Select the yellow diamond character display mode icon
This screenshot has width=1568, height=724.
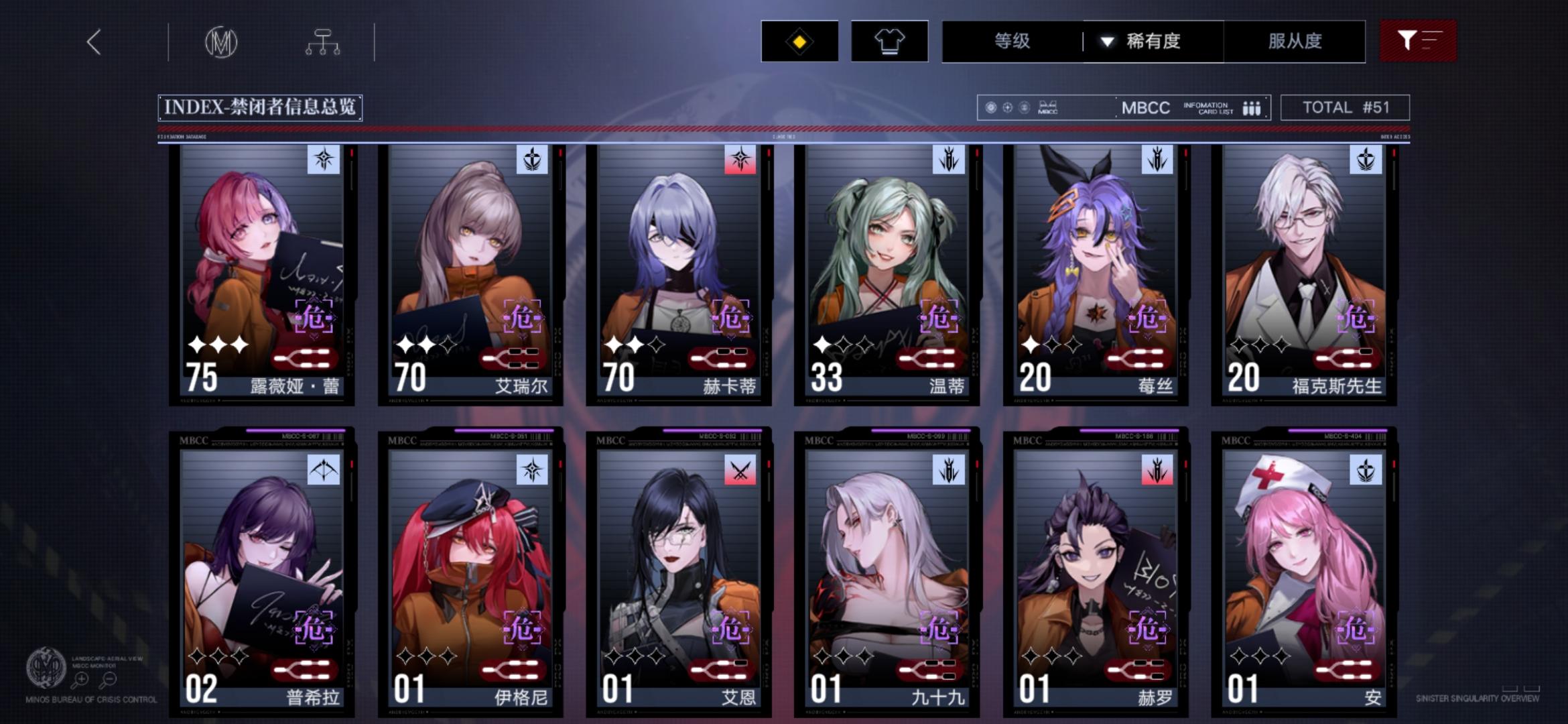(x=799, y=42)
